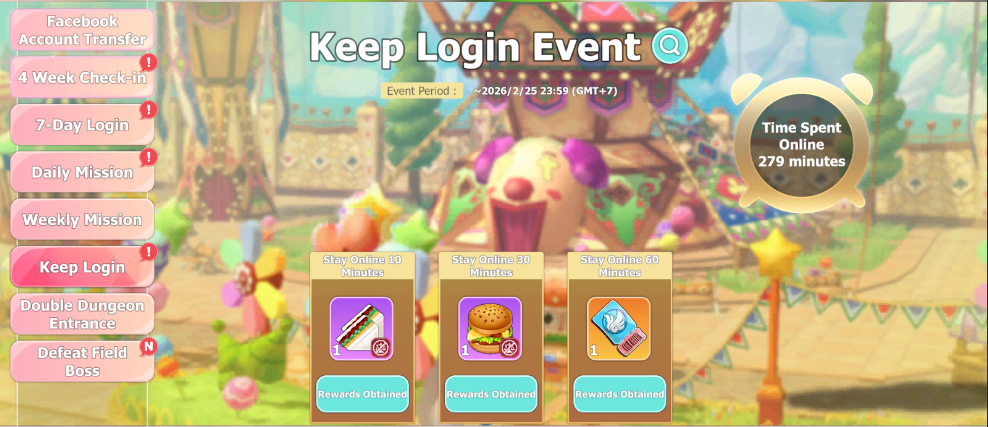Click the magnifier icon beside Keep Login Event

click(669, 46)
